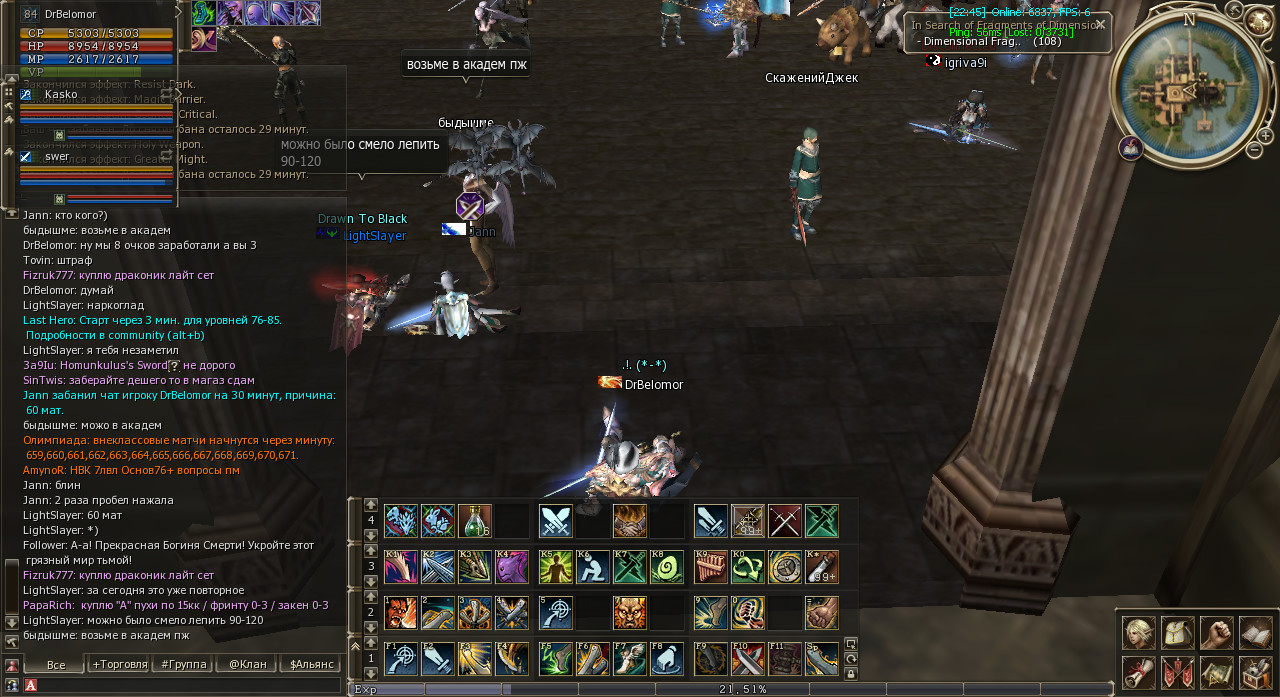Switch to the +Торговля chat tab

[119, 664]
